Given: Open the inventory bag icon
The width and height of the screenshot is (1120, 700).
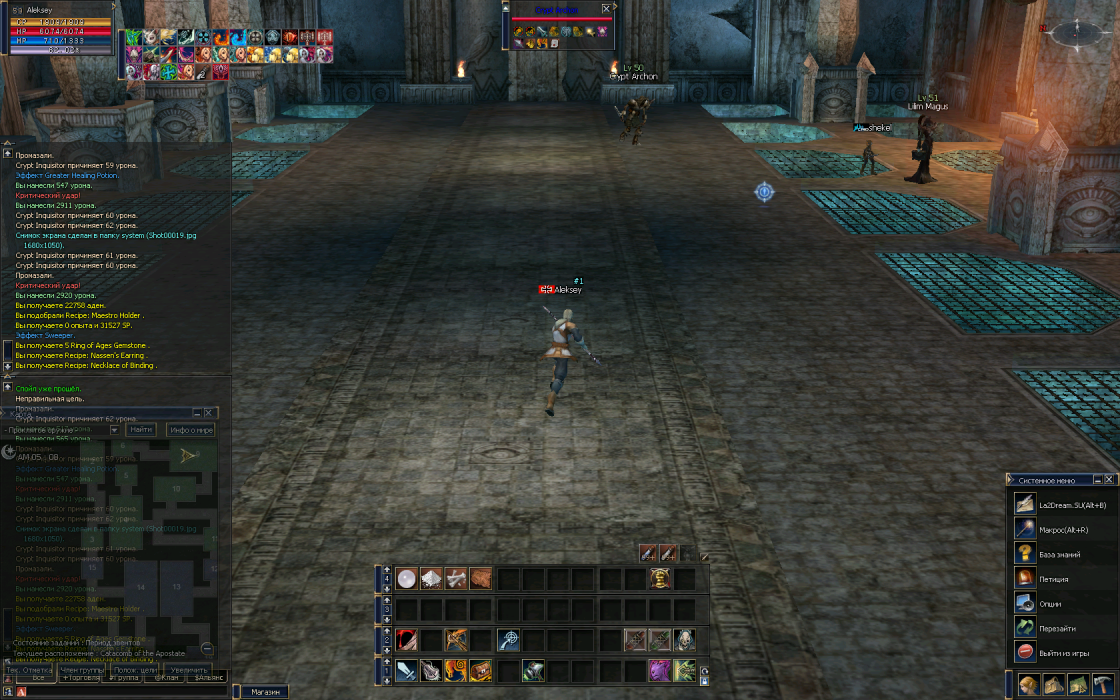Looking at the screenshot, I should pyautogui.click(x=1053, y=685).
